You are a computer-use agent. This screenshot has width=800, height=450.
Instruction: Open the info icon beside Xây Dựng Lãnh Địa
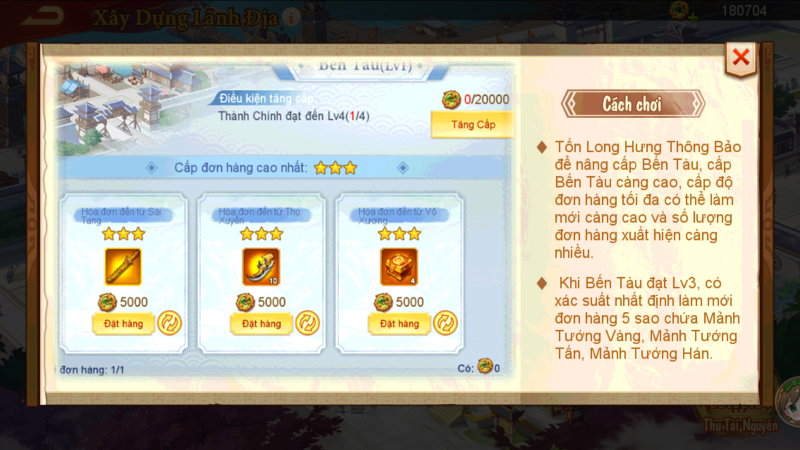290,18
